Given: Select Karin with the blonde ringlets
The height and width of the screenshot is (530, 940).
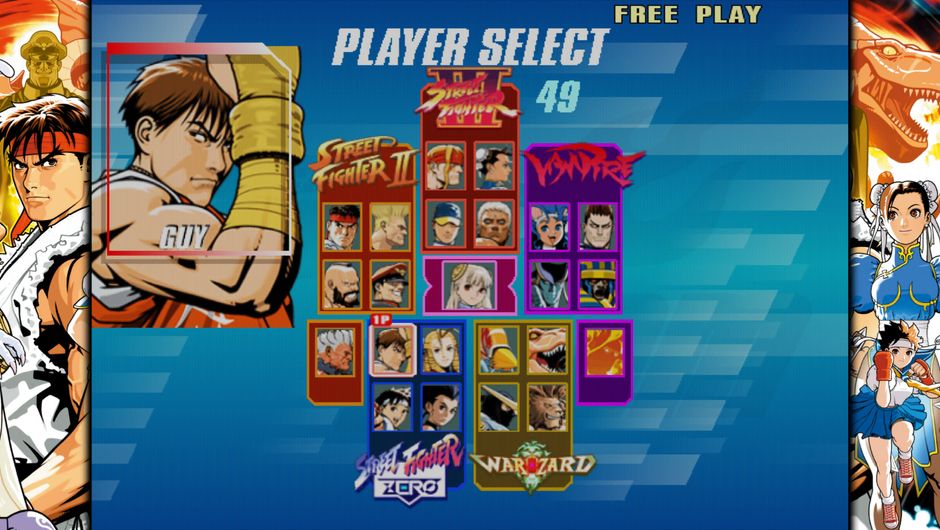Looking at the screenshot, I should tap(440, 349).
